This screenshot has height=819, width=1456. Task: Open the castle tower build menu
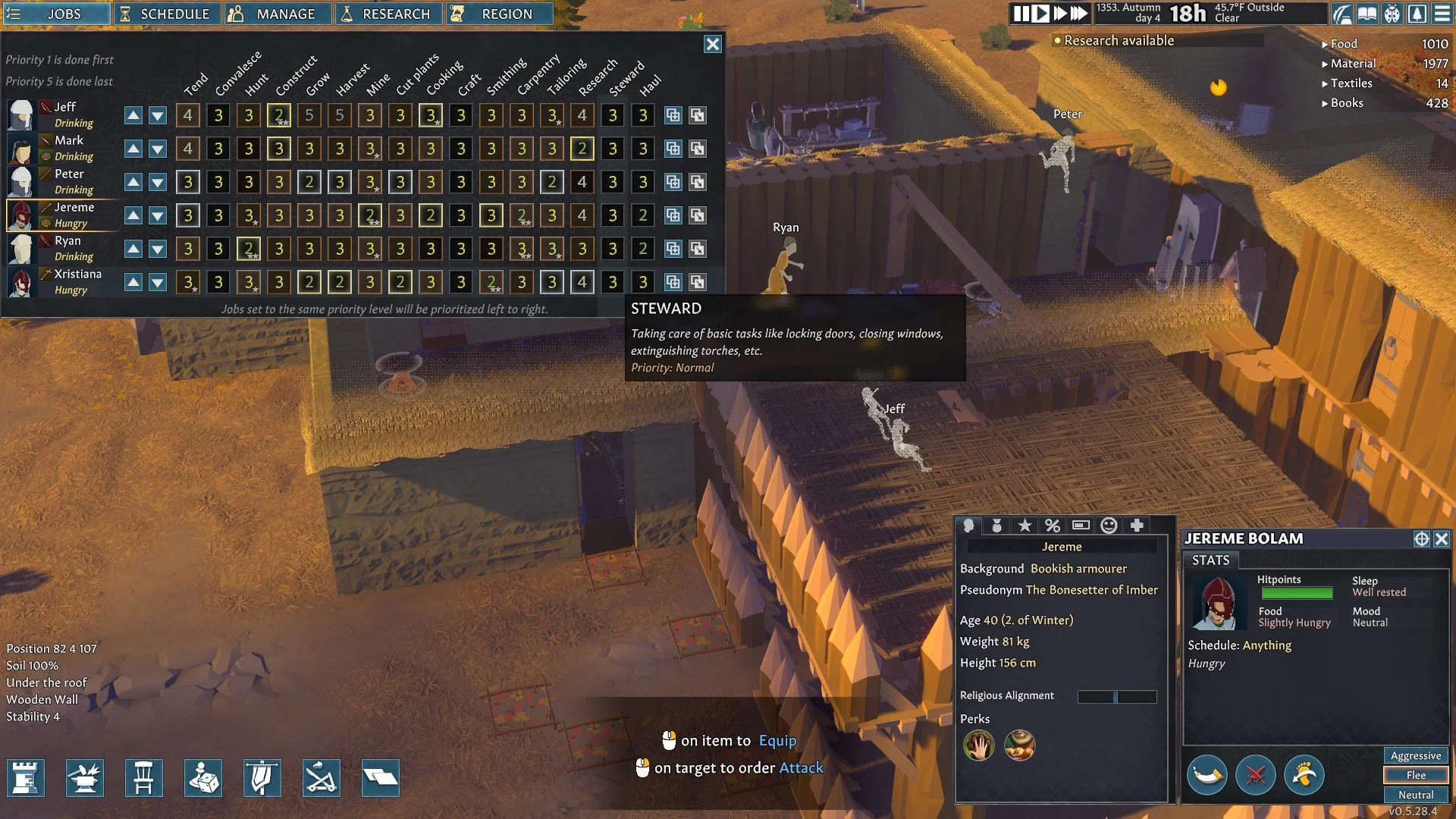(26, 778)
